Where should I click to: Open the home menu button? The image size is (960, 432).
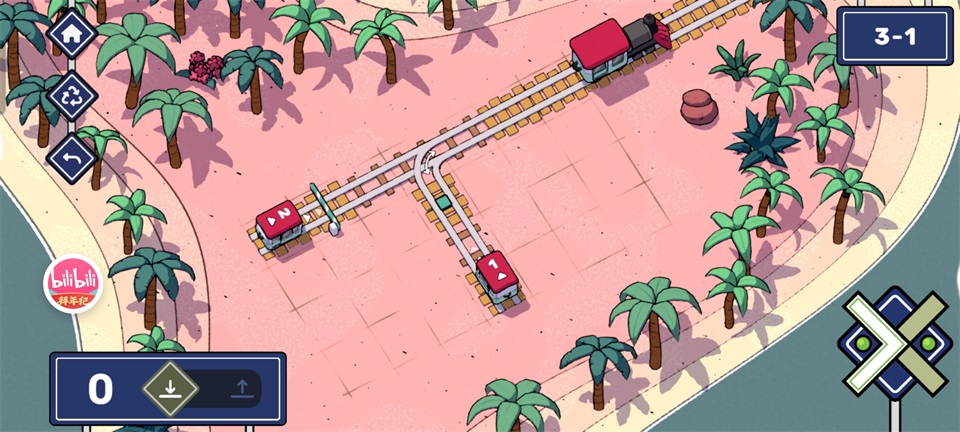coord(72,33)
